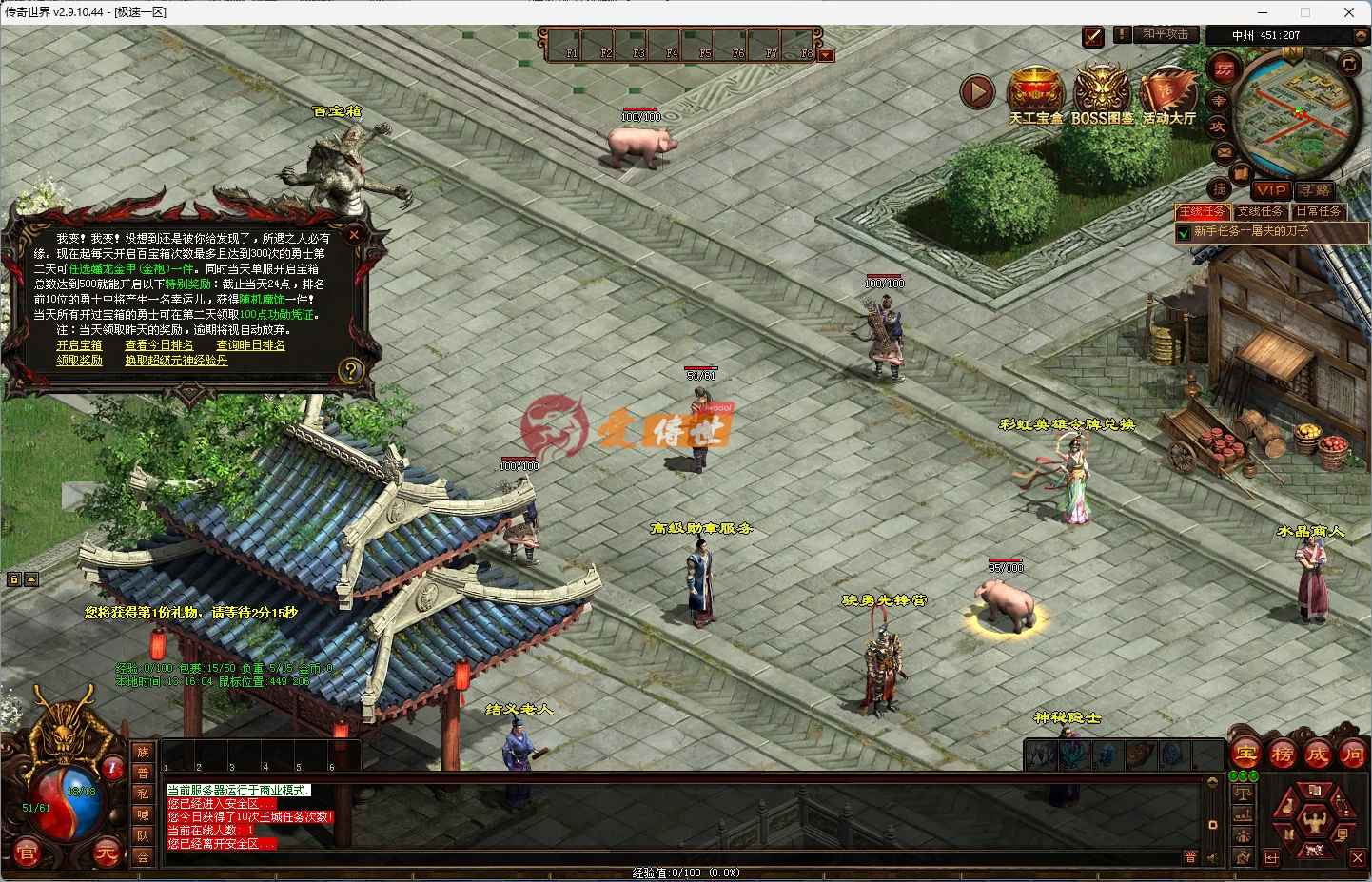
Task: Open the 榜 ranking round icon
Action: tap(1282, 754)
